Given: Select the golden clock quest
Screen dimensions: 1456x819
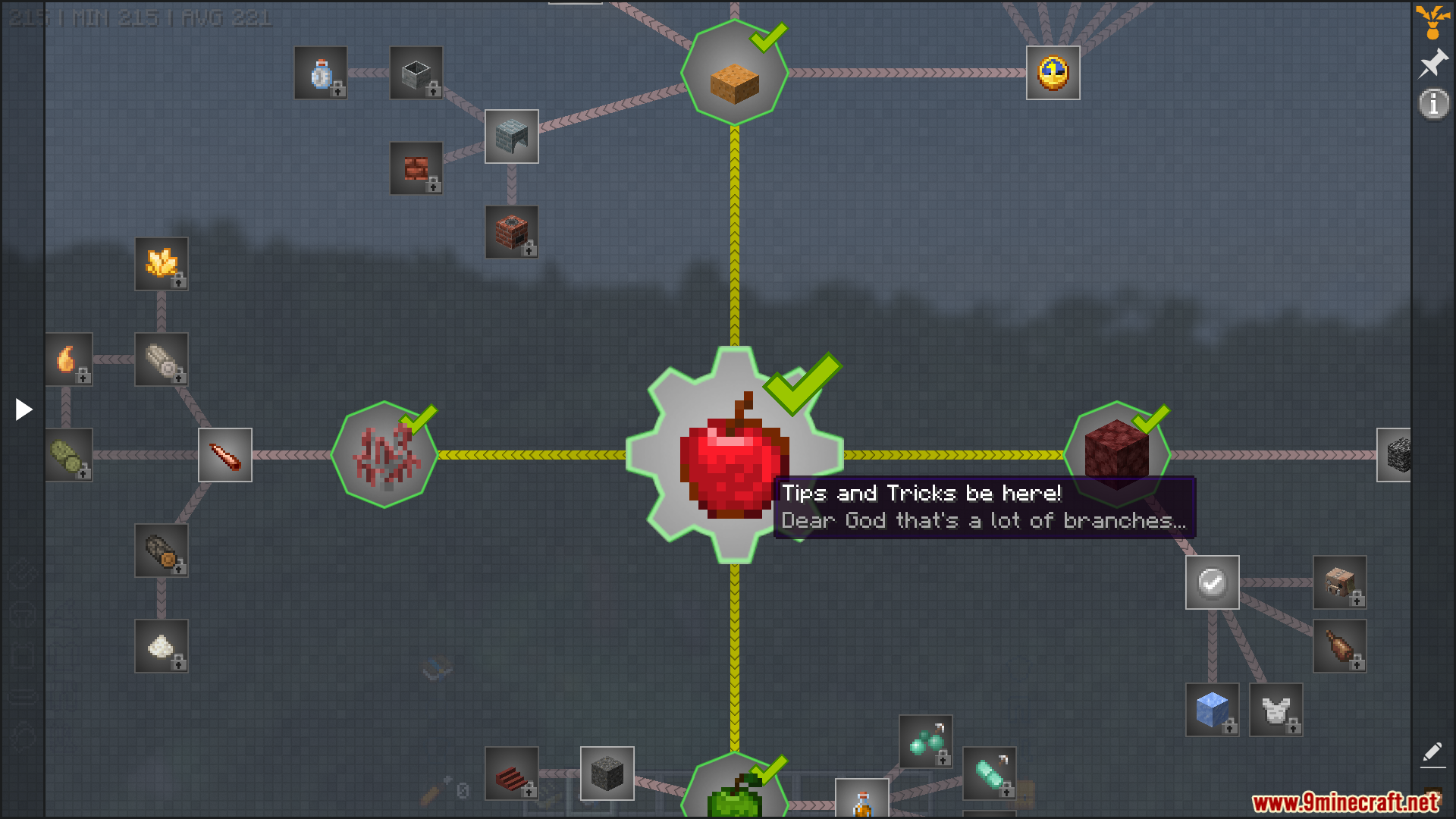Looking at the screenshot, I should 1053,73.
